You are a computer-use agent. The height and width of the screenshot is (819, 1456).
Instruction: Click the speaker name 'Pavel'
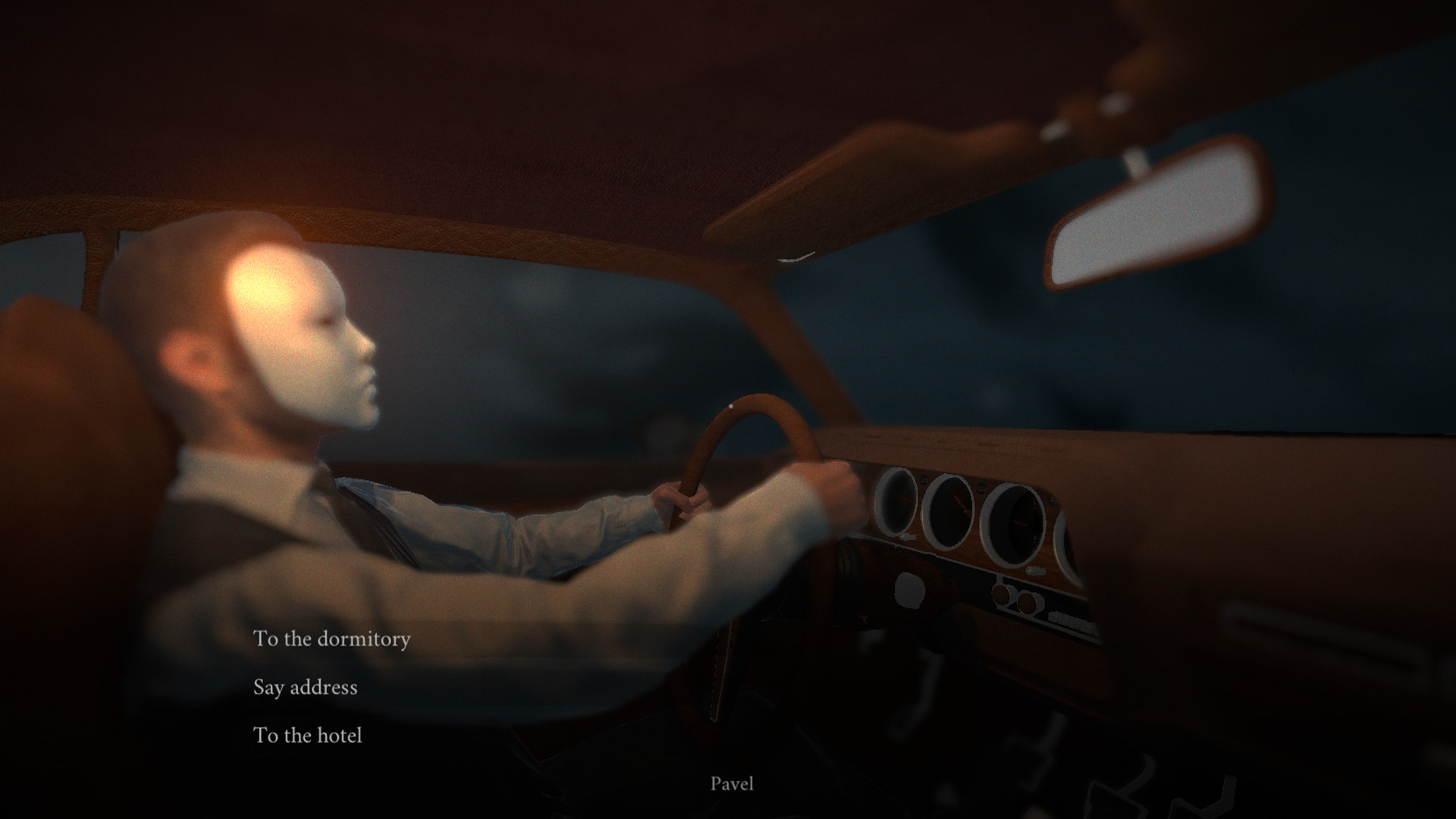(733, 784)
